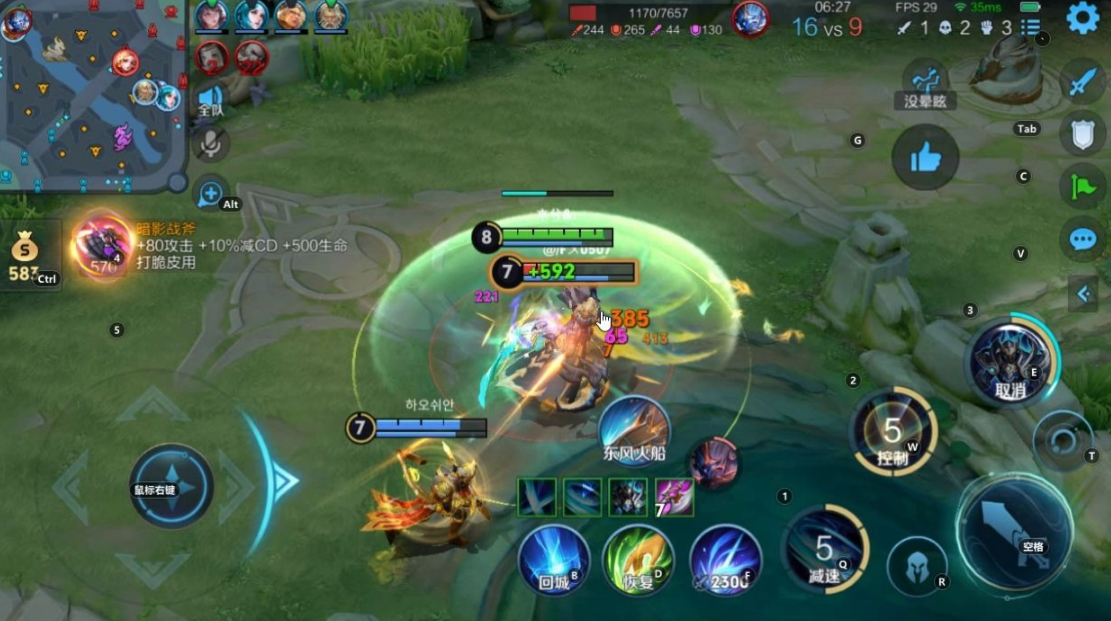Send the shield retreat signal
The width and height of the screenshot is (1111, 621).
(1083, 134)
